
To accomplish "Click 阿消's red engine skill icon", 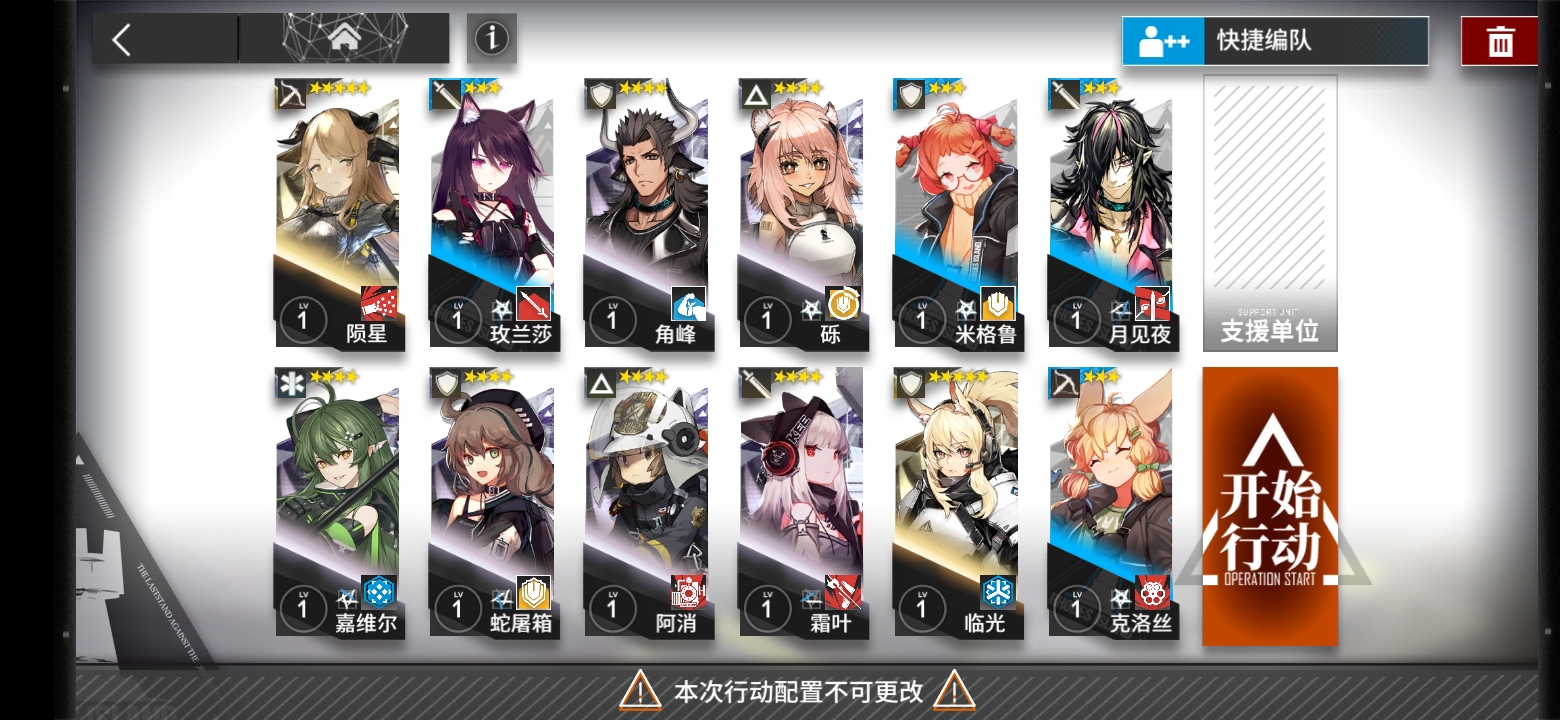I will 688,594.
